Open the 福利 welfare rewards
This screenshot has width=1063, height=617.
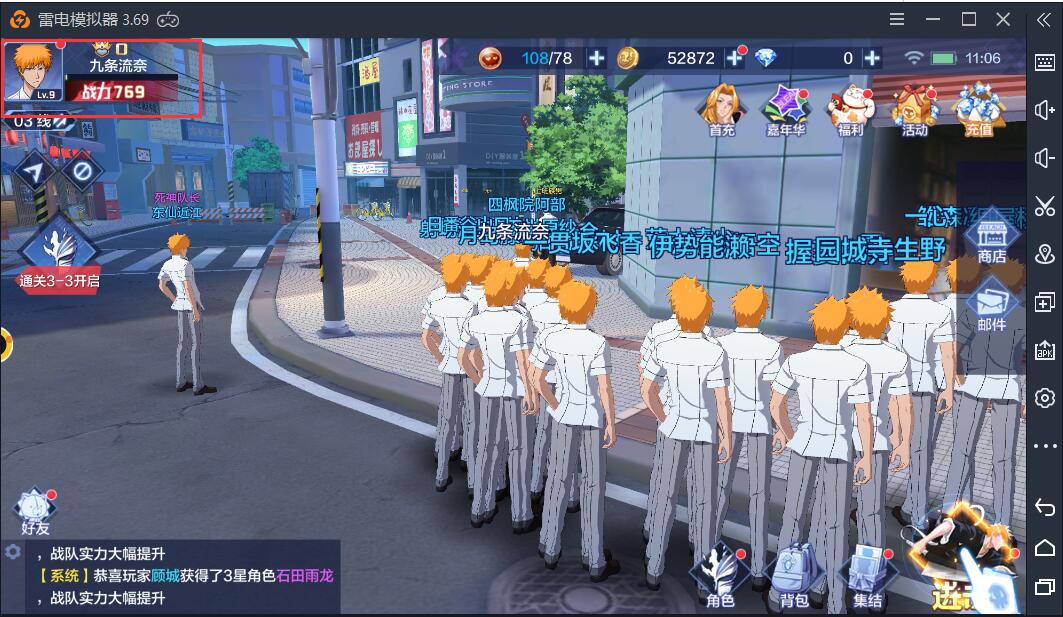851,109
